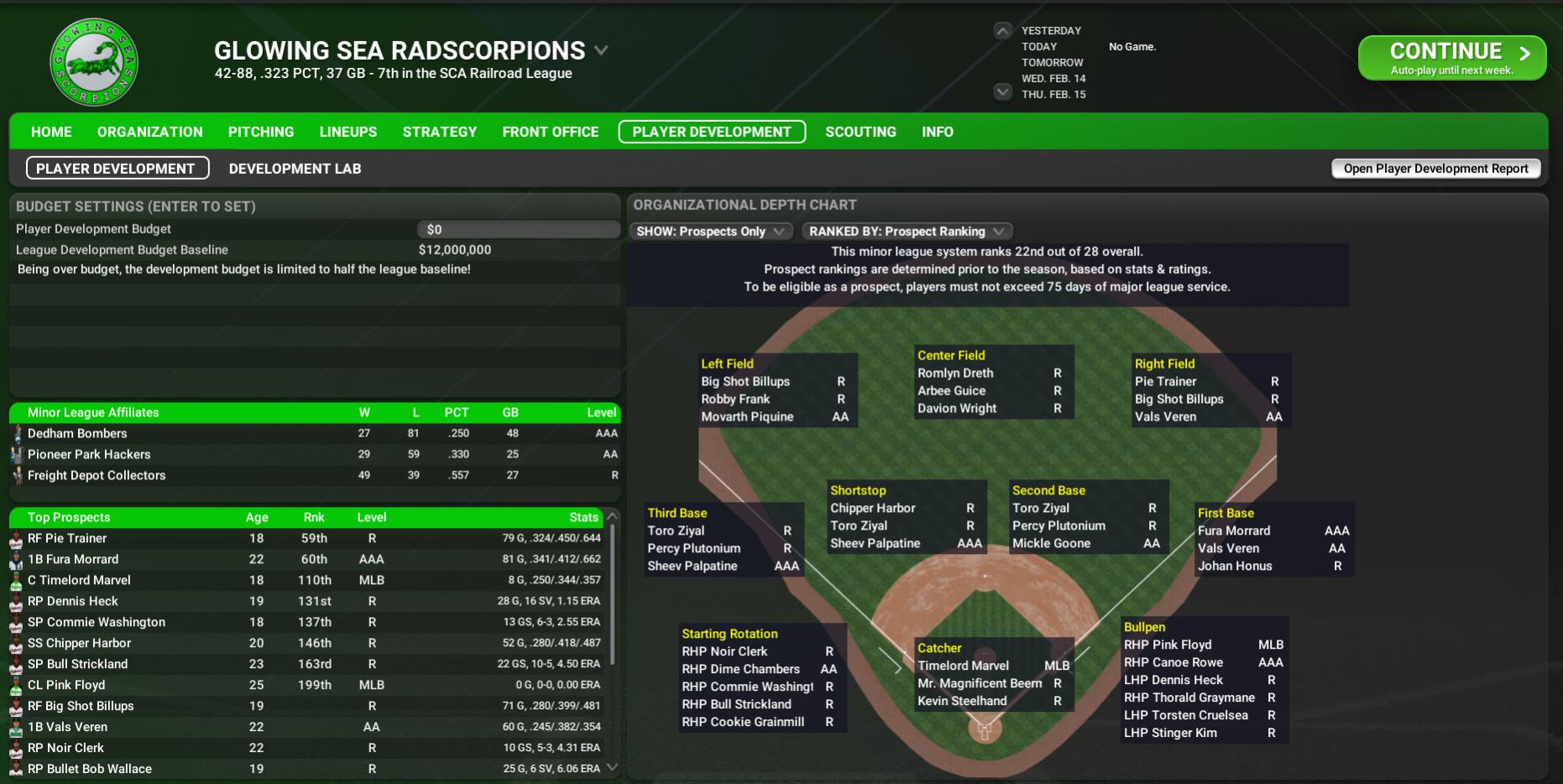The image size is (1563, 784).
Task: Open the Scouting menu
Action: coord(860,132)
